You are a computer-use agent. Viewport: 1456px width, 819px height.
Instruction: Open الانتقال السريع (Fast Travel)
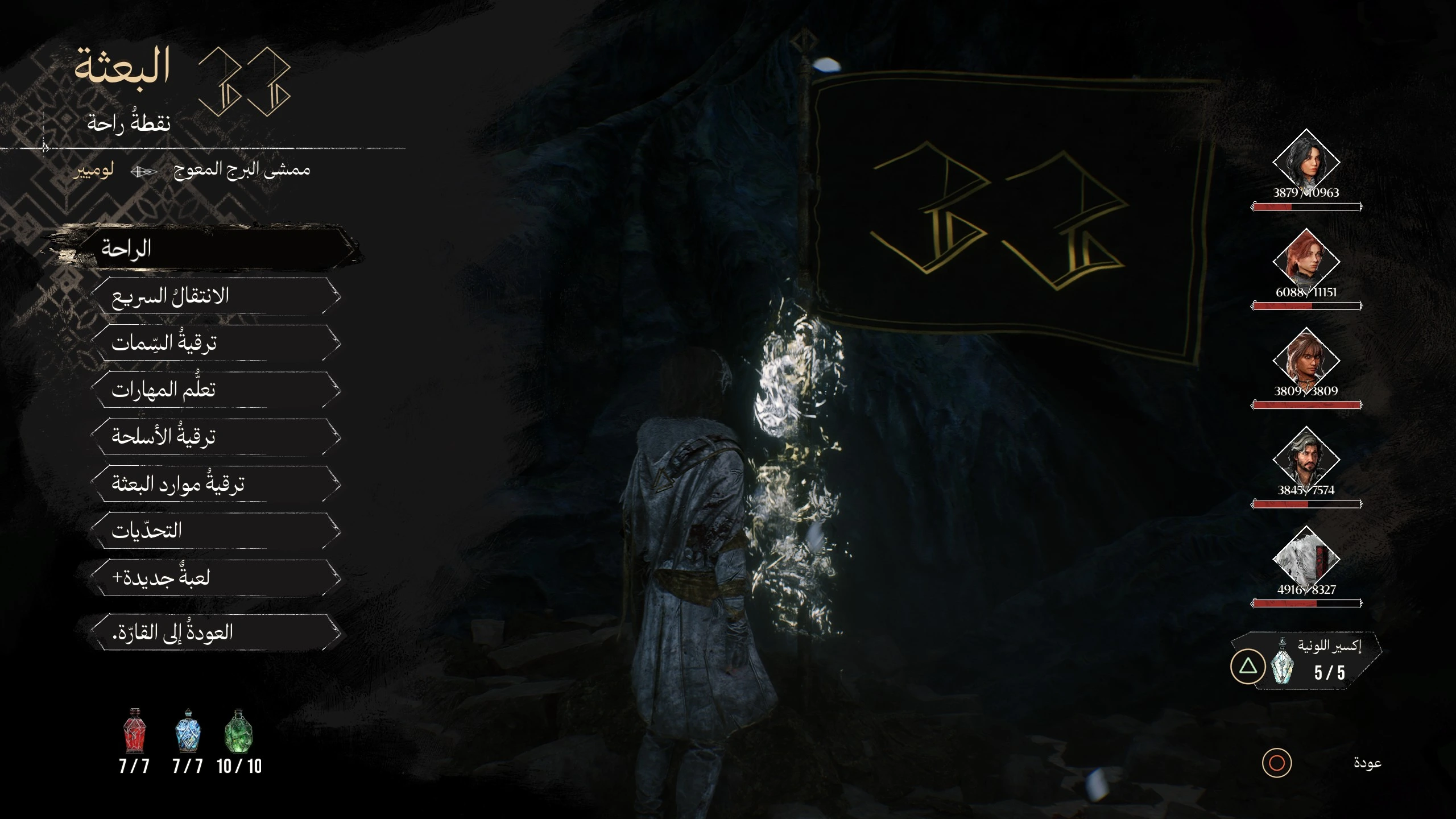pyautogui.click(x=216, y=296)
